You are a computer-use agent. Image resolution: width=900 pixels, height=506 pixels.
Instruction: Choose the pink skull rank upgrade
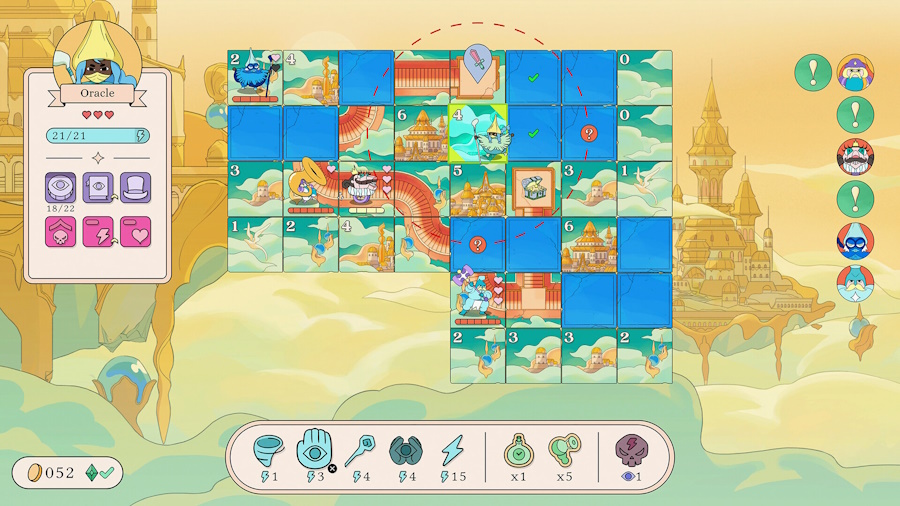pos(60,233)
